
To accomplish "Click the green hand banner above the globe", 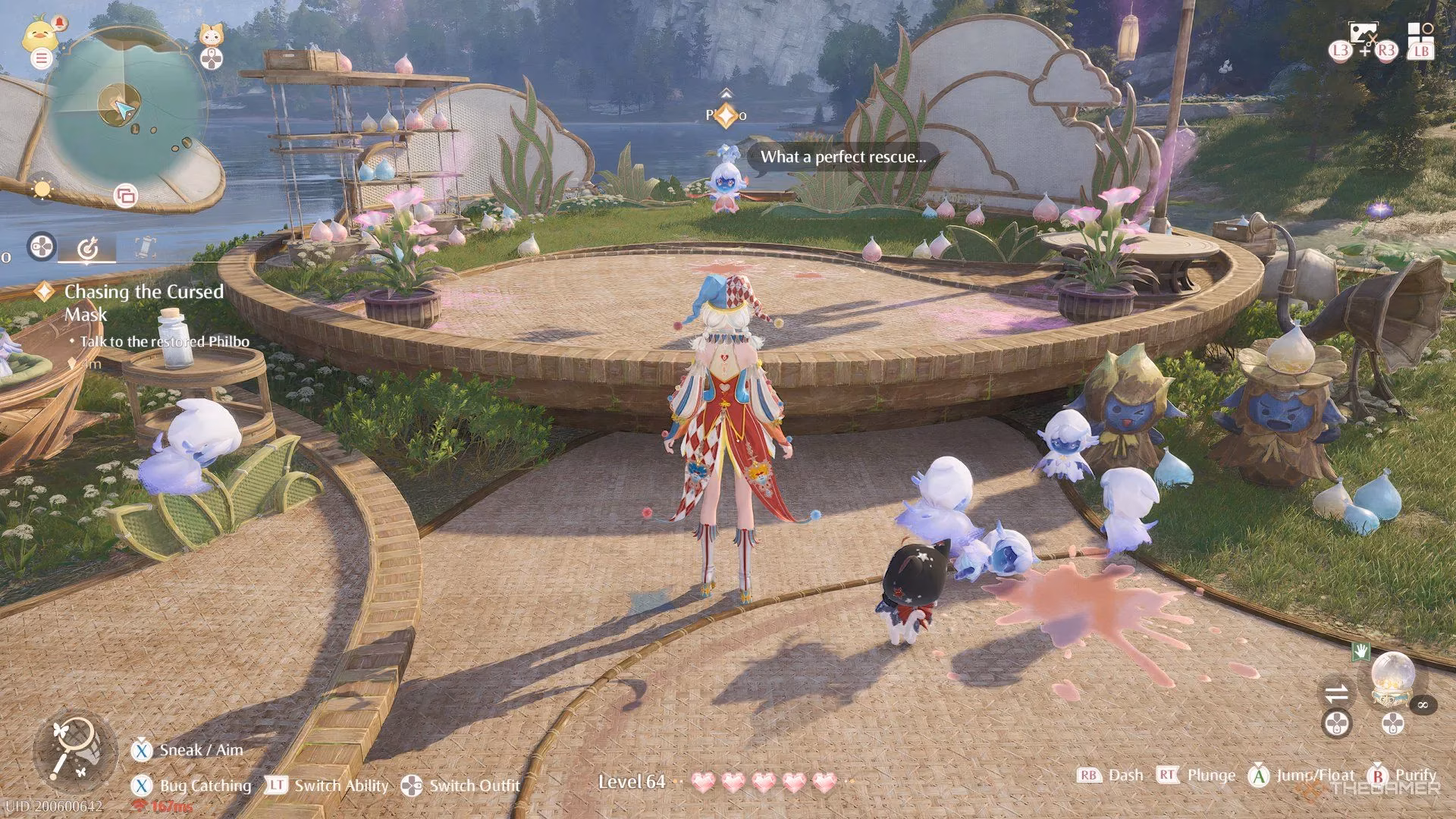I will pyautogui.click(x=1360, y=651).
